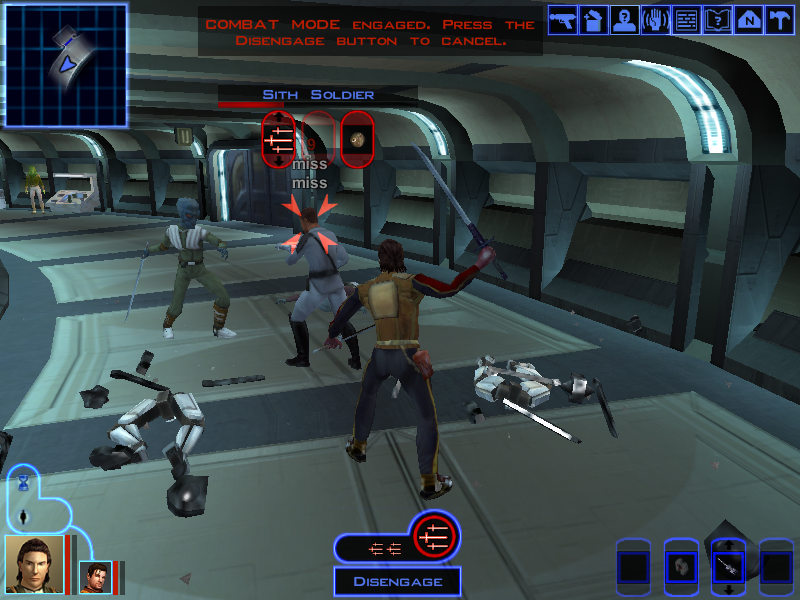Image resolution: width=800 pixels, height=600 pixels.
Task: Activate the stimulant syringe item slot
Action: (727, 568)
